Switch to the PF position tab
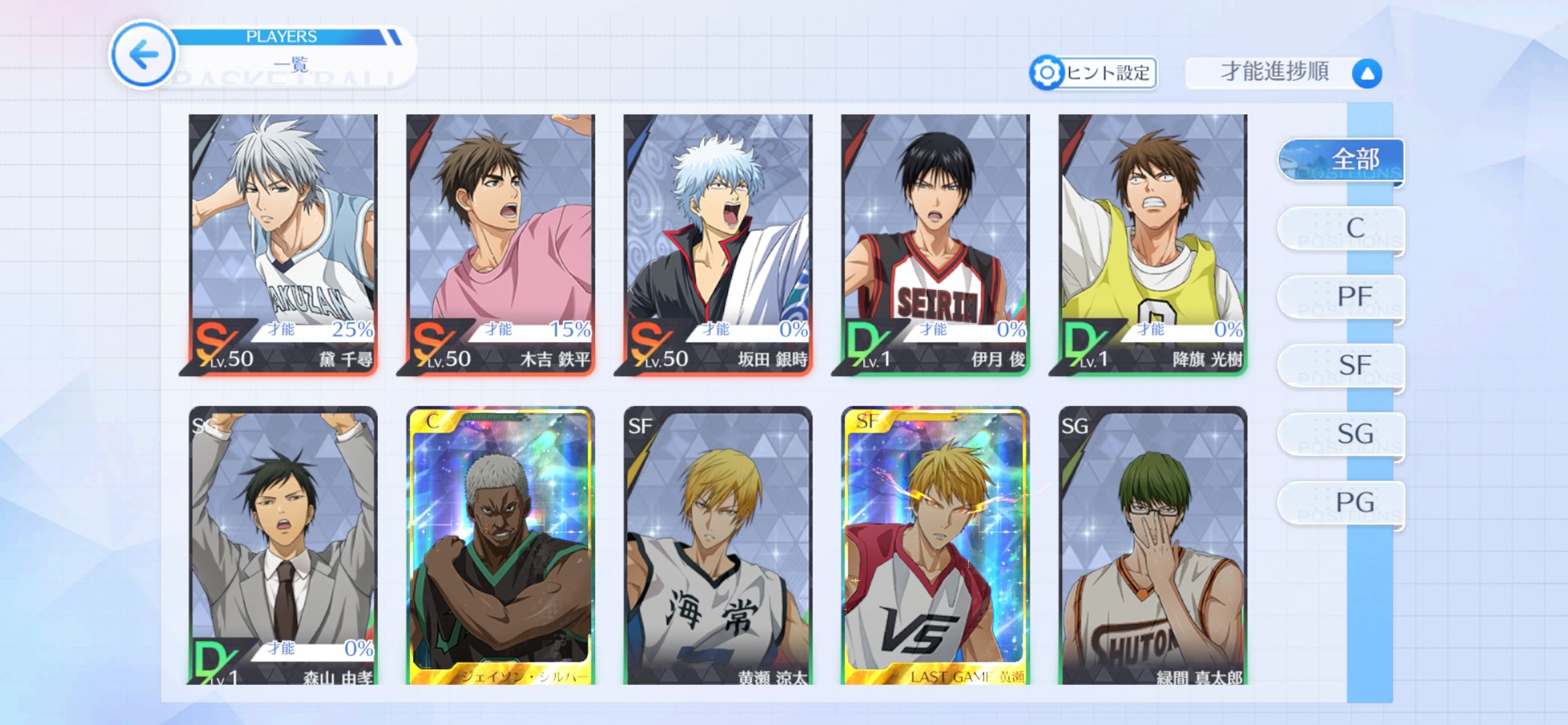Image resolution: width=1568 pixels, height=725 pixels. pyautogui.click(x=1341, y=297)
